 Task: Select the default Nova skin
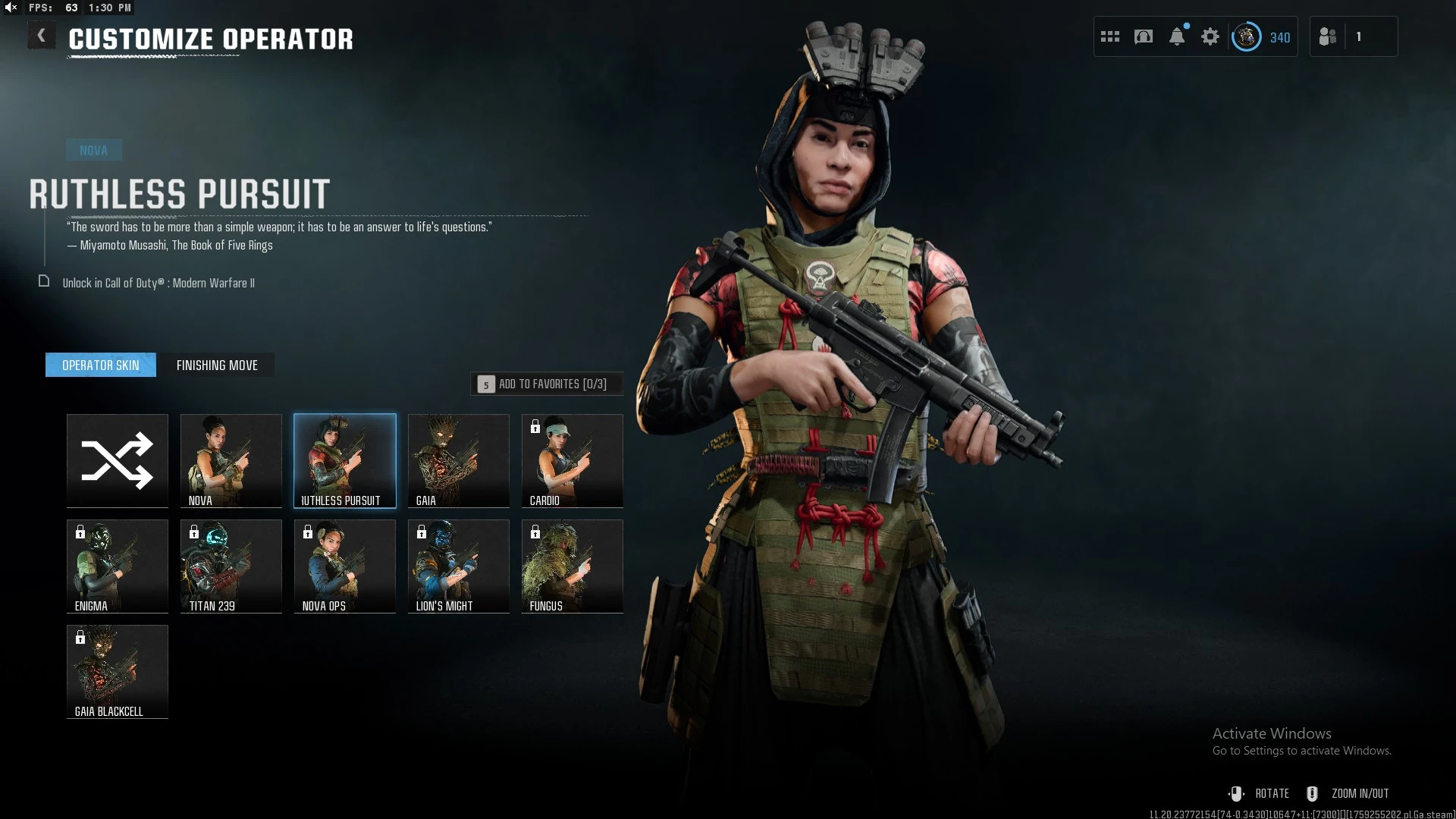click(231, 460)
